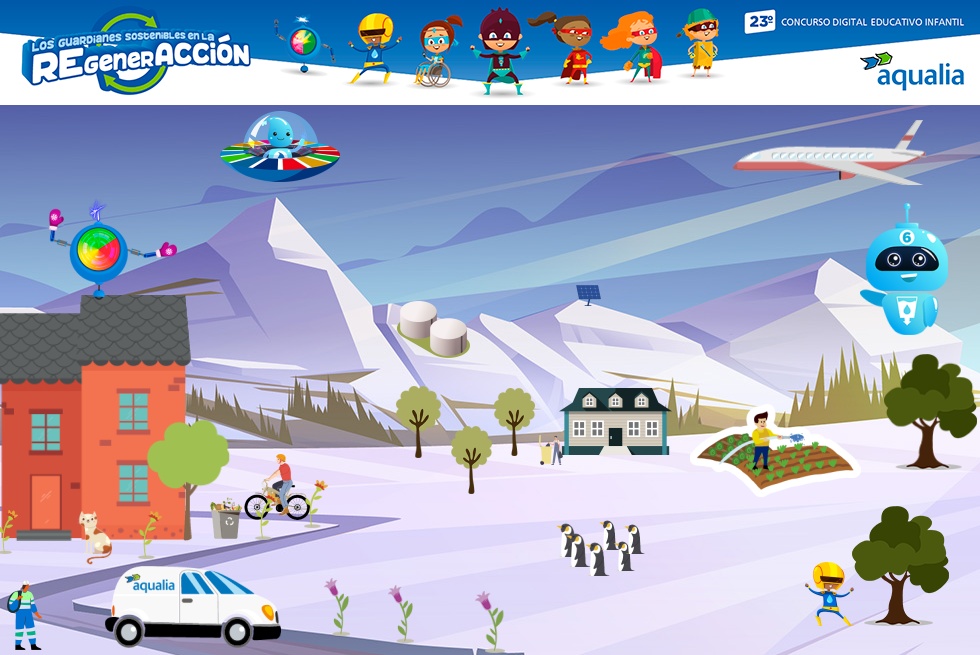Select the rainbow wheel robot on the rooftop

pos(99,250)
